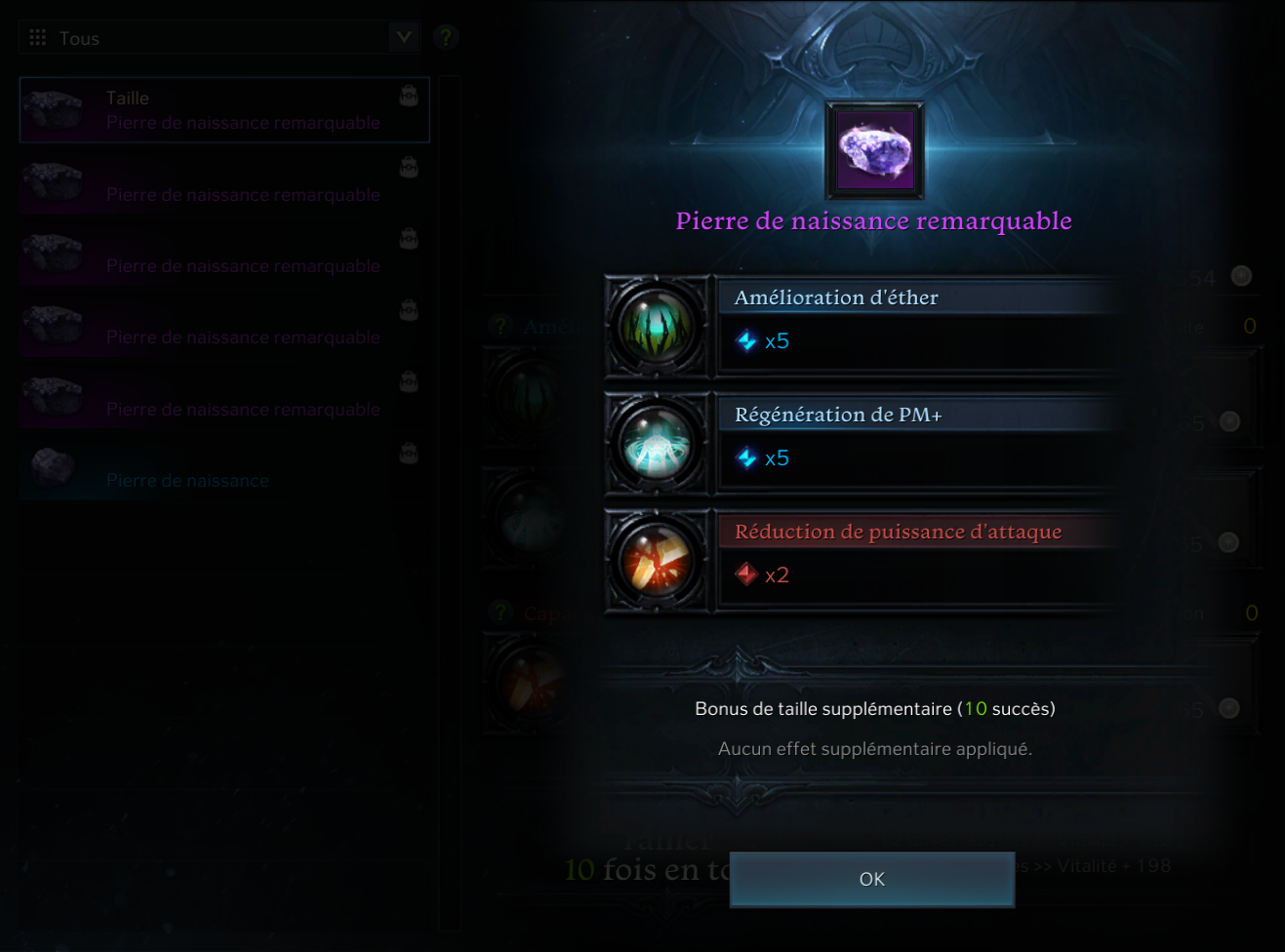Viewport: 1285px width, 952px height.
Task: Select the Régénération de PM+ icon
Action: point(657,444)
